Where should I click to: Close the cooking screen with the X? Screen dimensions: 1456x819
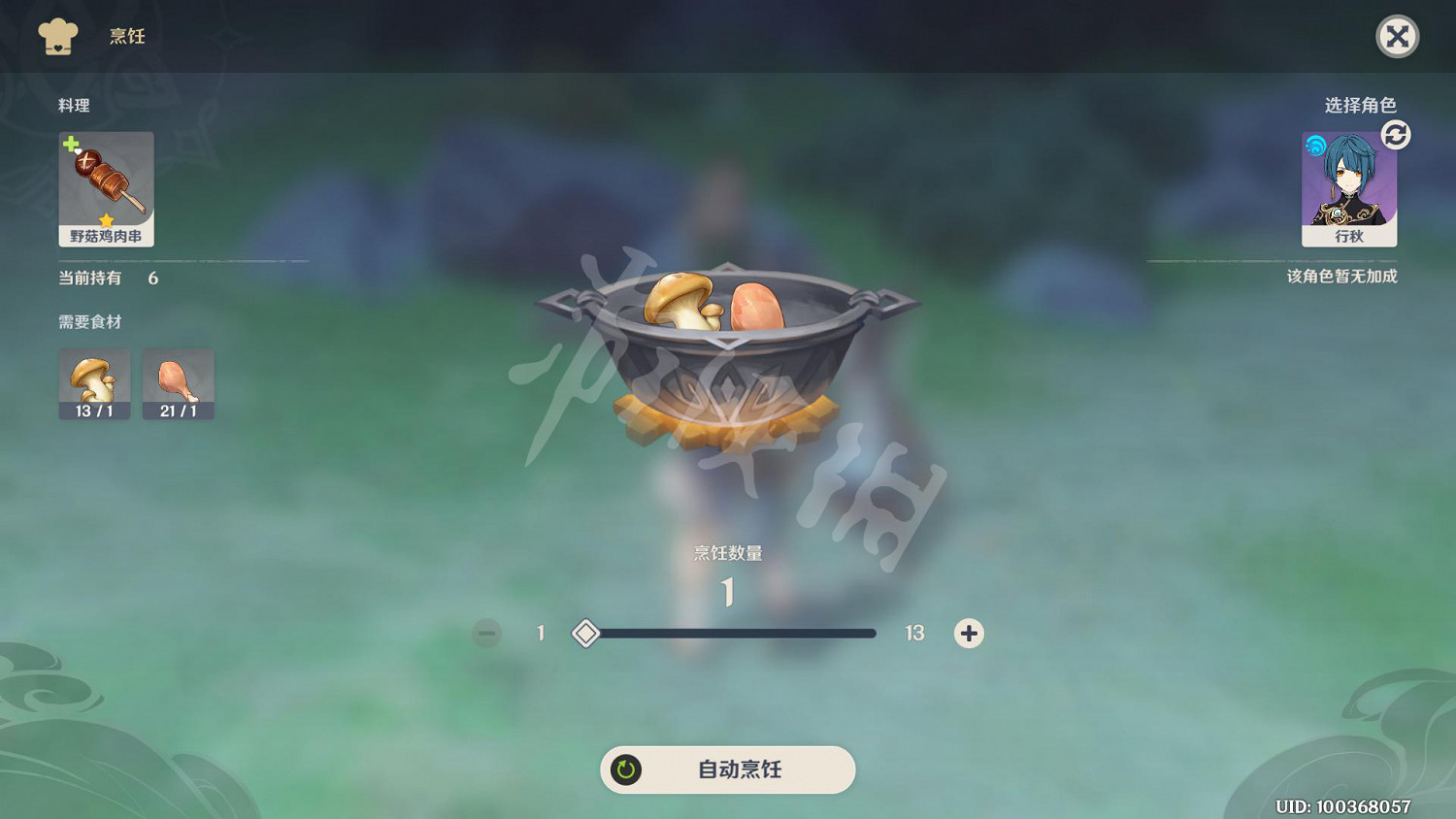[1398, 37]
